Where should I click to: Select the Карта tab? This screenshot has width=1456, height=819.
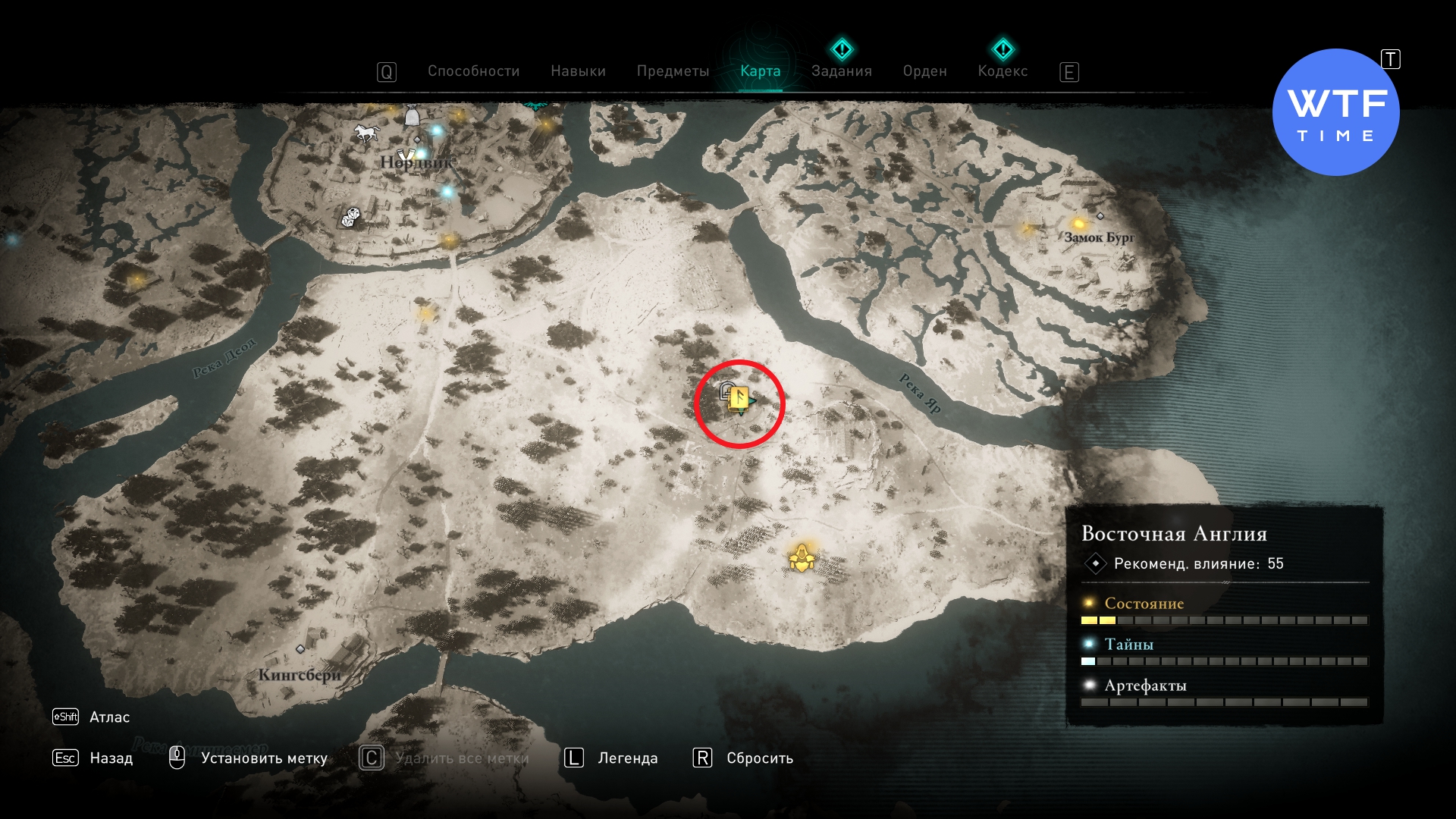(760, 71)
